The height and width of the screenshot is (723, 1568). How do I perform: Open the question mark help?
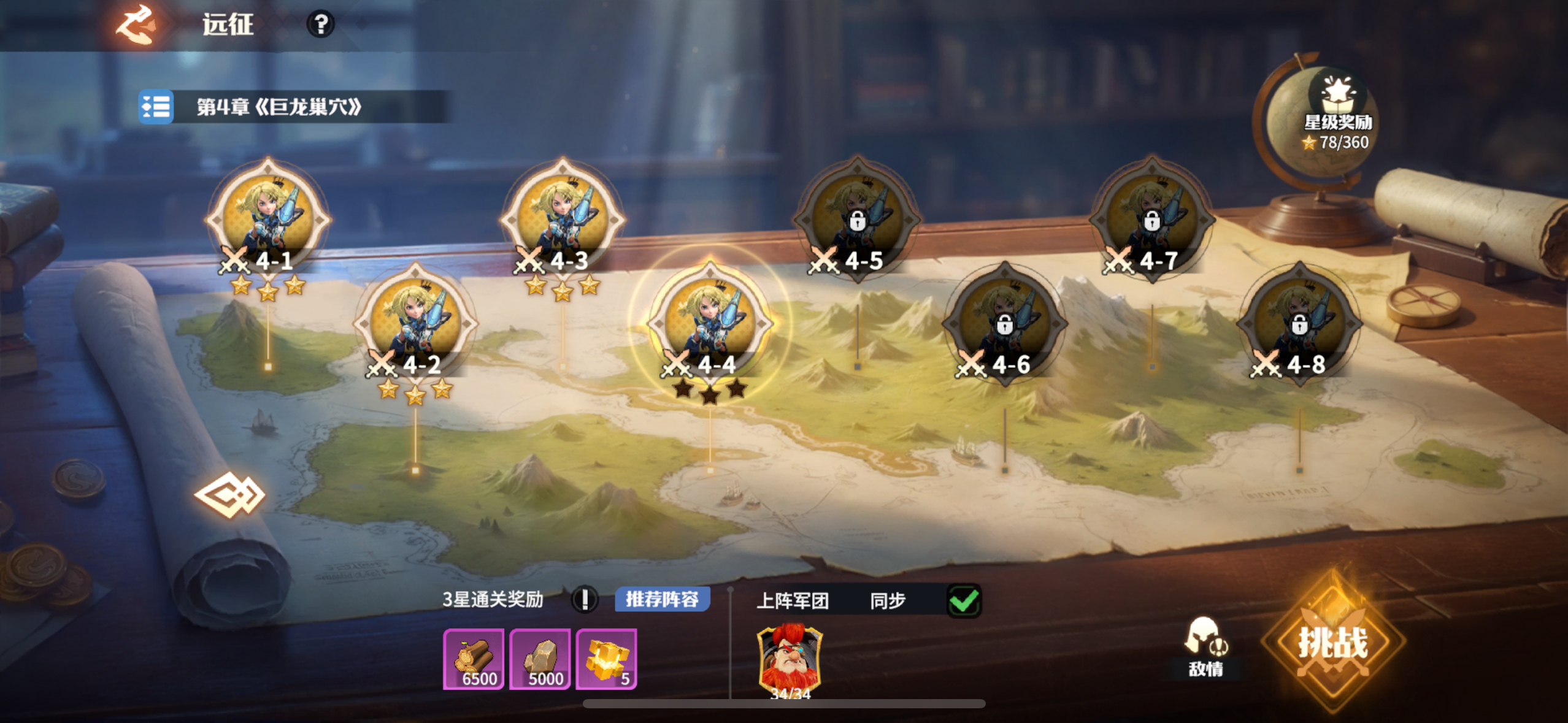pos(320,25)
